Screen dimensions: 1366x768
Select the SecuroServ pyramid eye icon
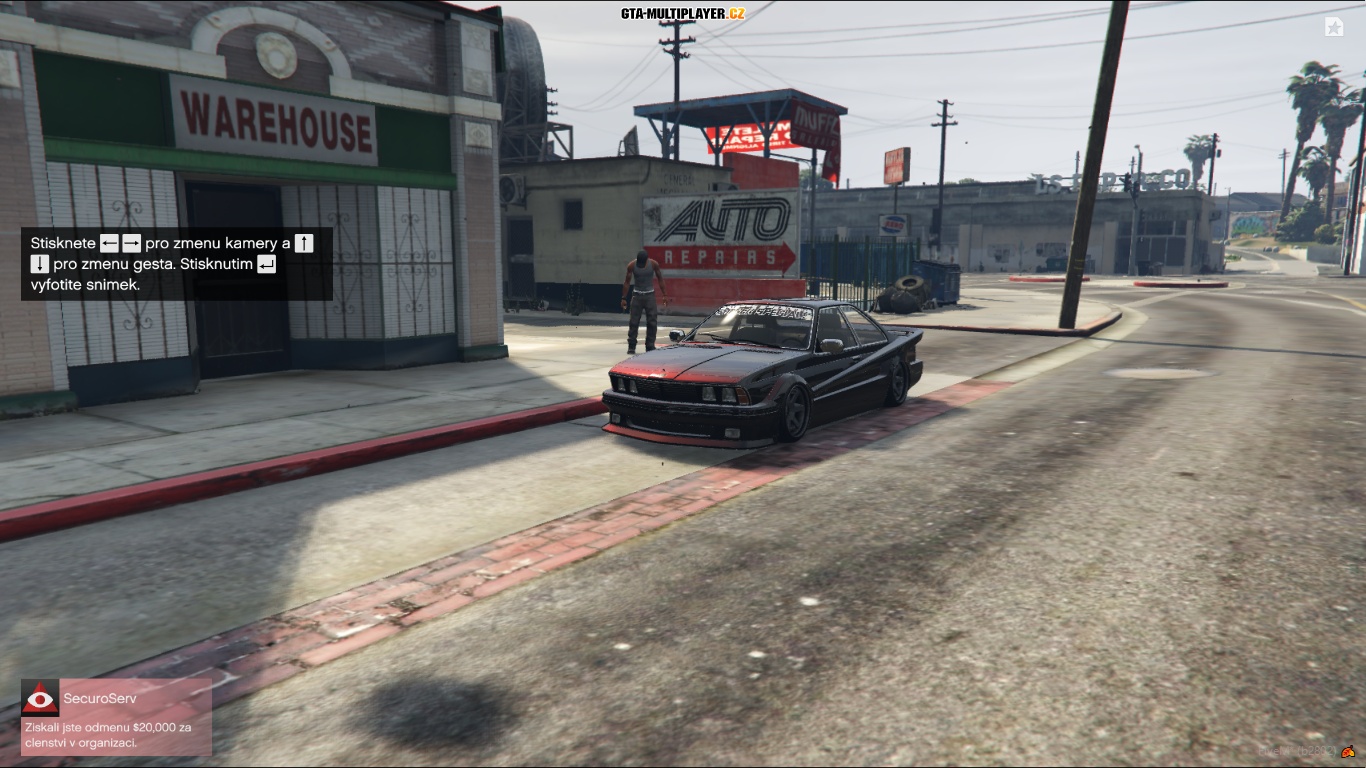click(x=40, y=699)
